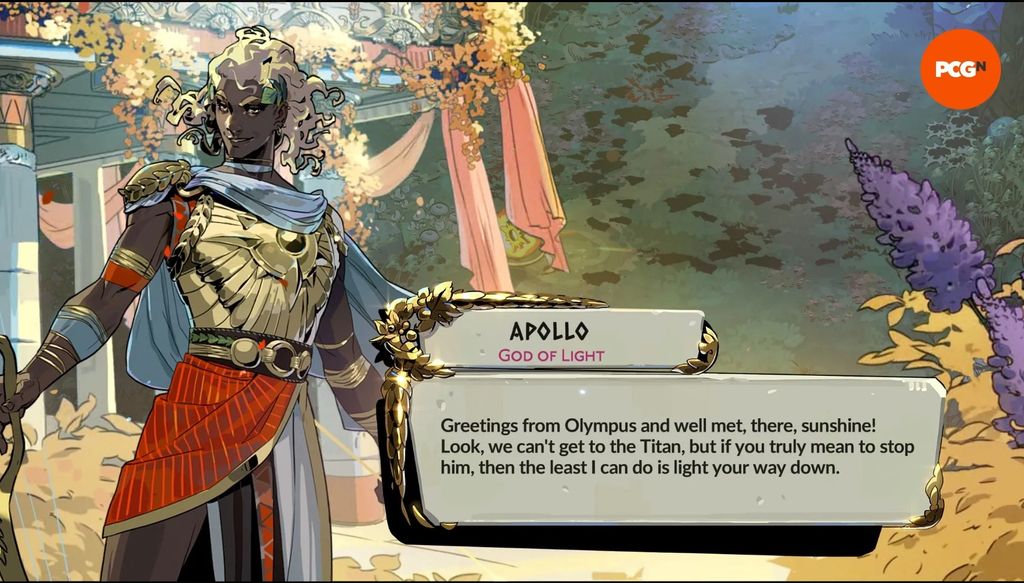Click the PCGN logo badge
The width and height of the screenshot is (1024, 583).
click(x=960, y=69)
